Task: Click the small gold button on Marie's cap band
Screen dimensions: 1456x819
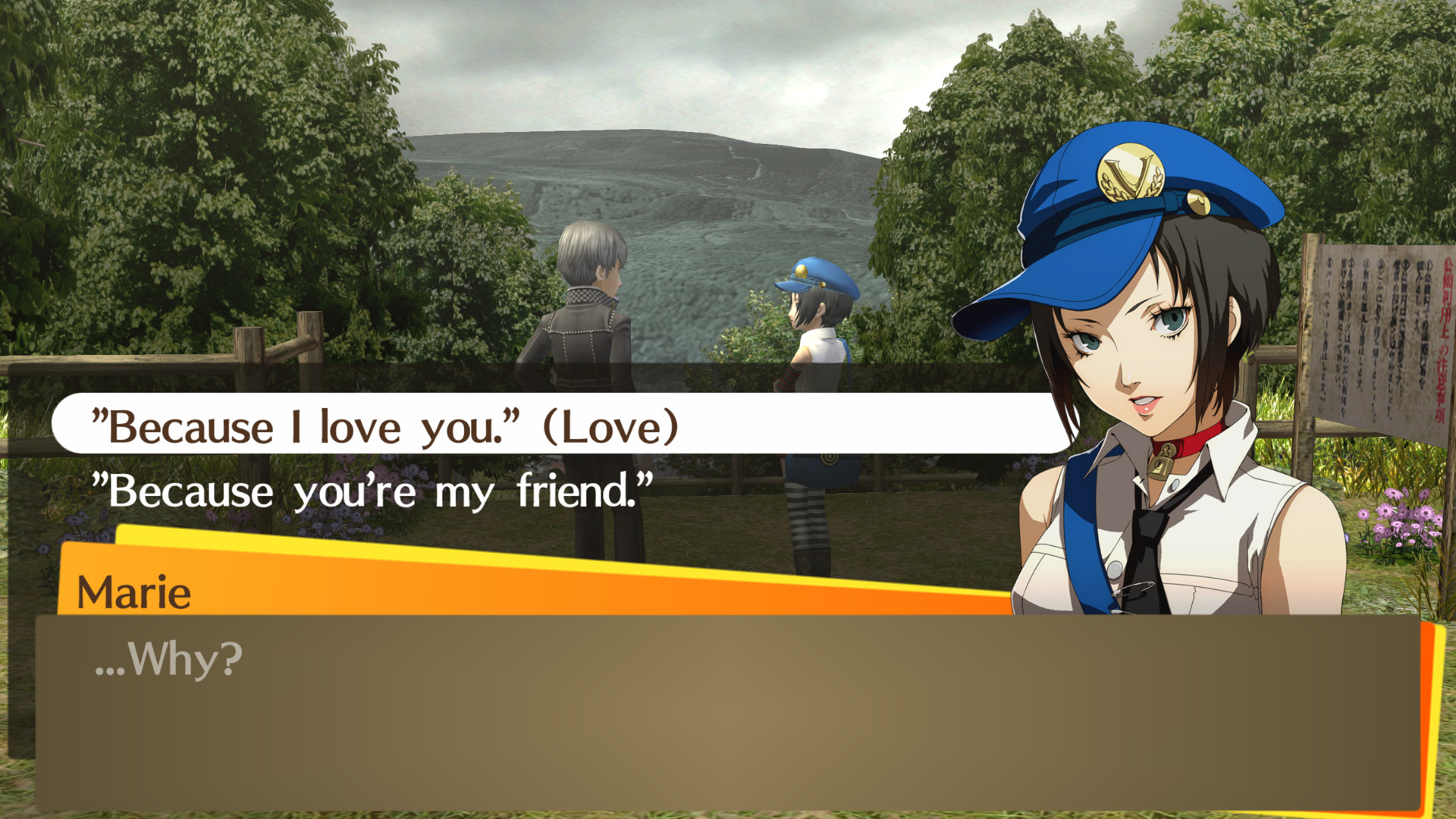Action: coord(1197,202)
